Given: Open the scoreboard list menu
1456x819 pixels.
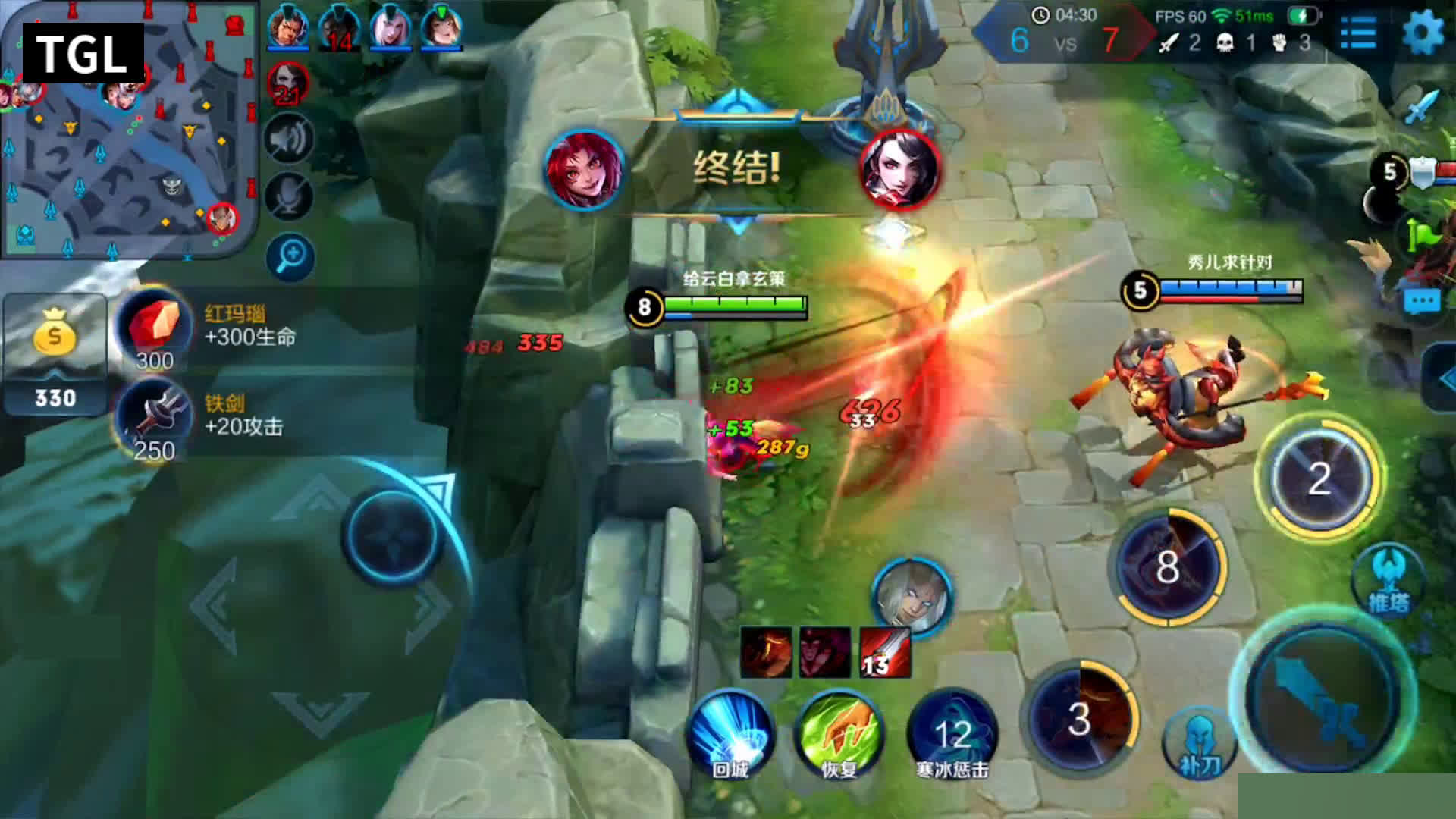Looking at the screenshot, I should coord(1357,33).
